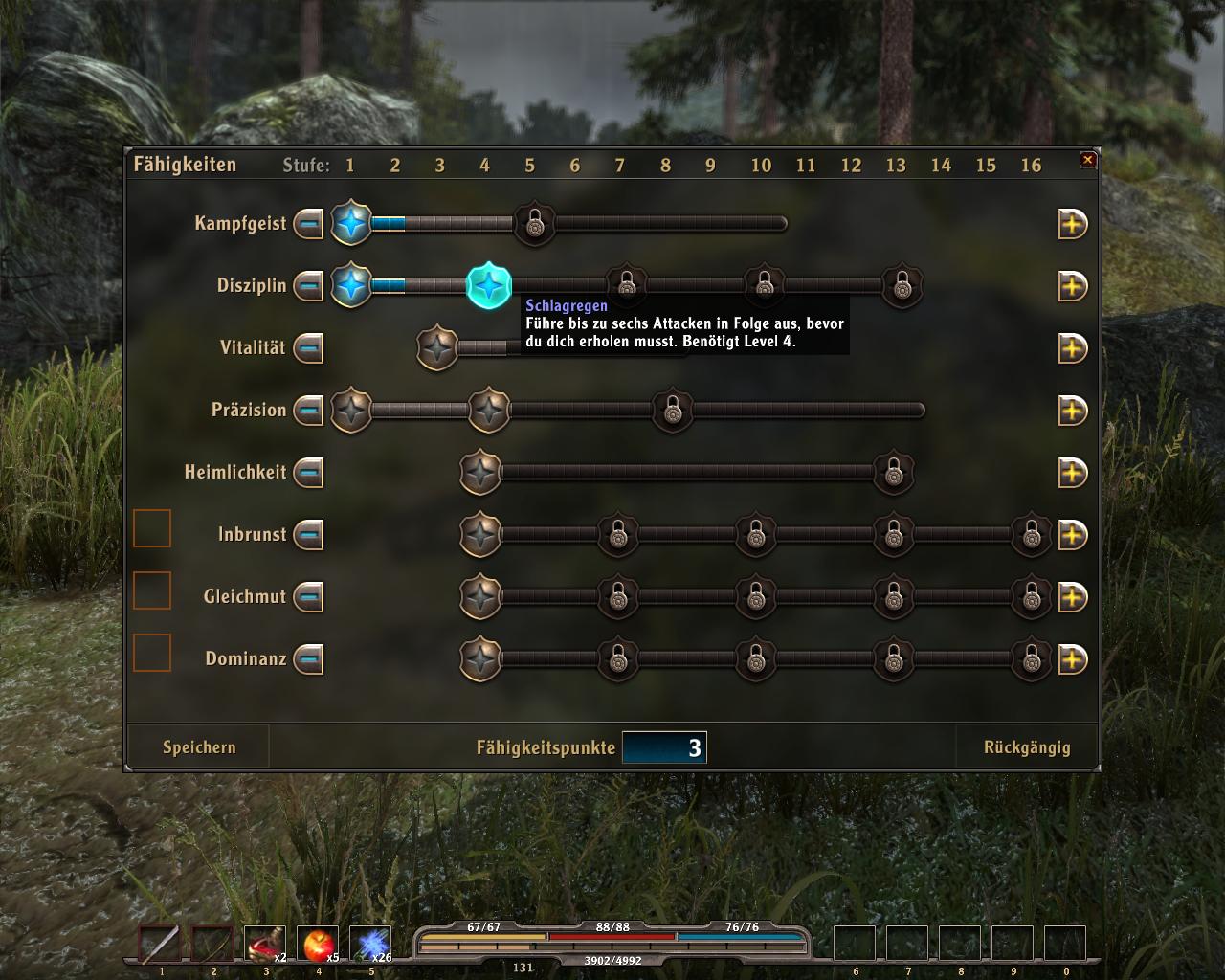Image resolution: width=1225 pixels, height=980 pixels.
Task: Raise Vitalität using the plus button
Action: [x=1072, y=348]
